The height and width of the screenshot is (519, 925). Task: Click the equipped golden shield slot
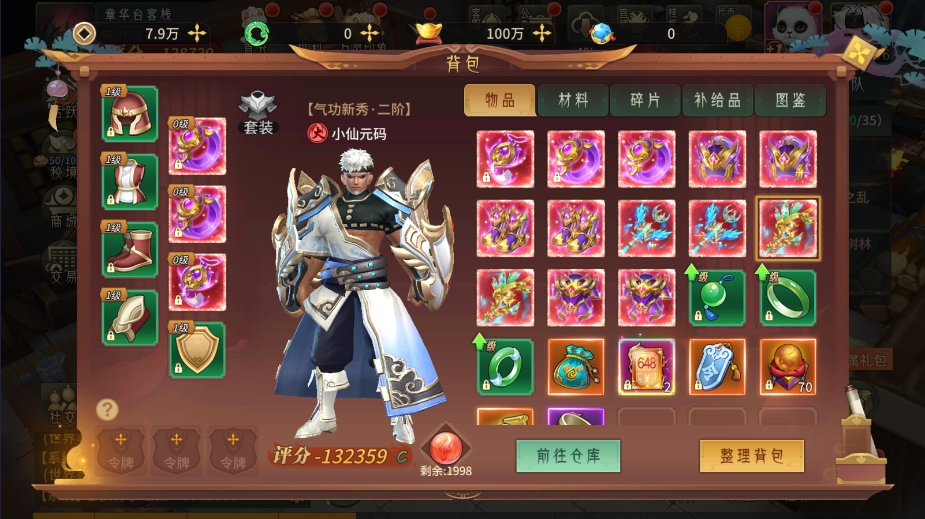[x=197, y=350]
